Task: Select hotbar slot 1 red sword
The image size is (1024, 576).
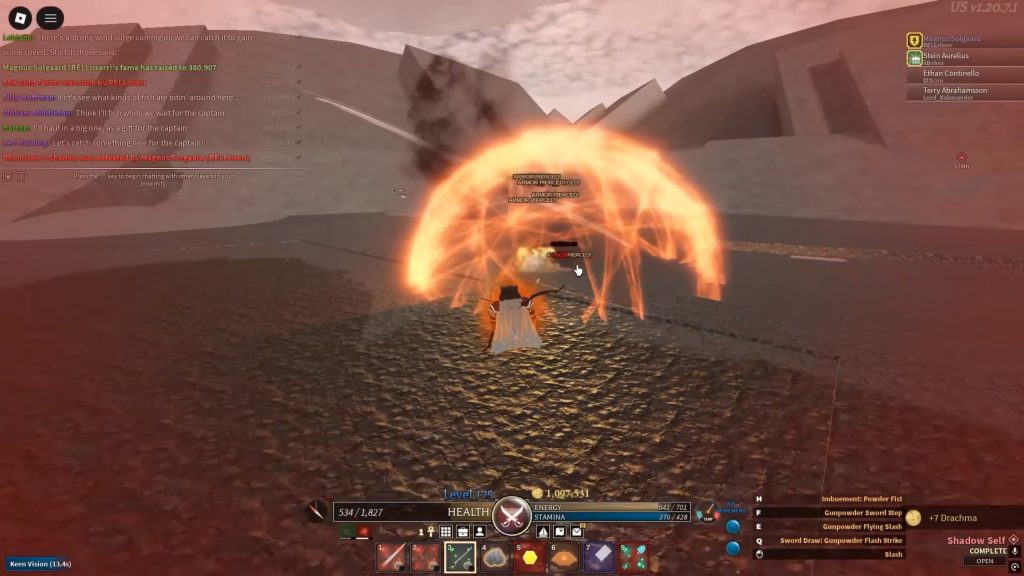Action: [391, 557]
